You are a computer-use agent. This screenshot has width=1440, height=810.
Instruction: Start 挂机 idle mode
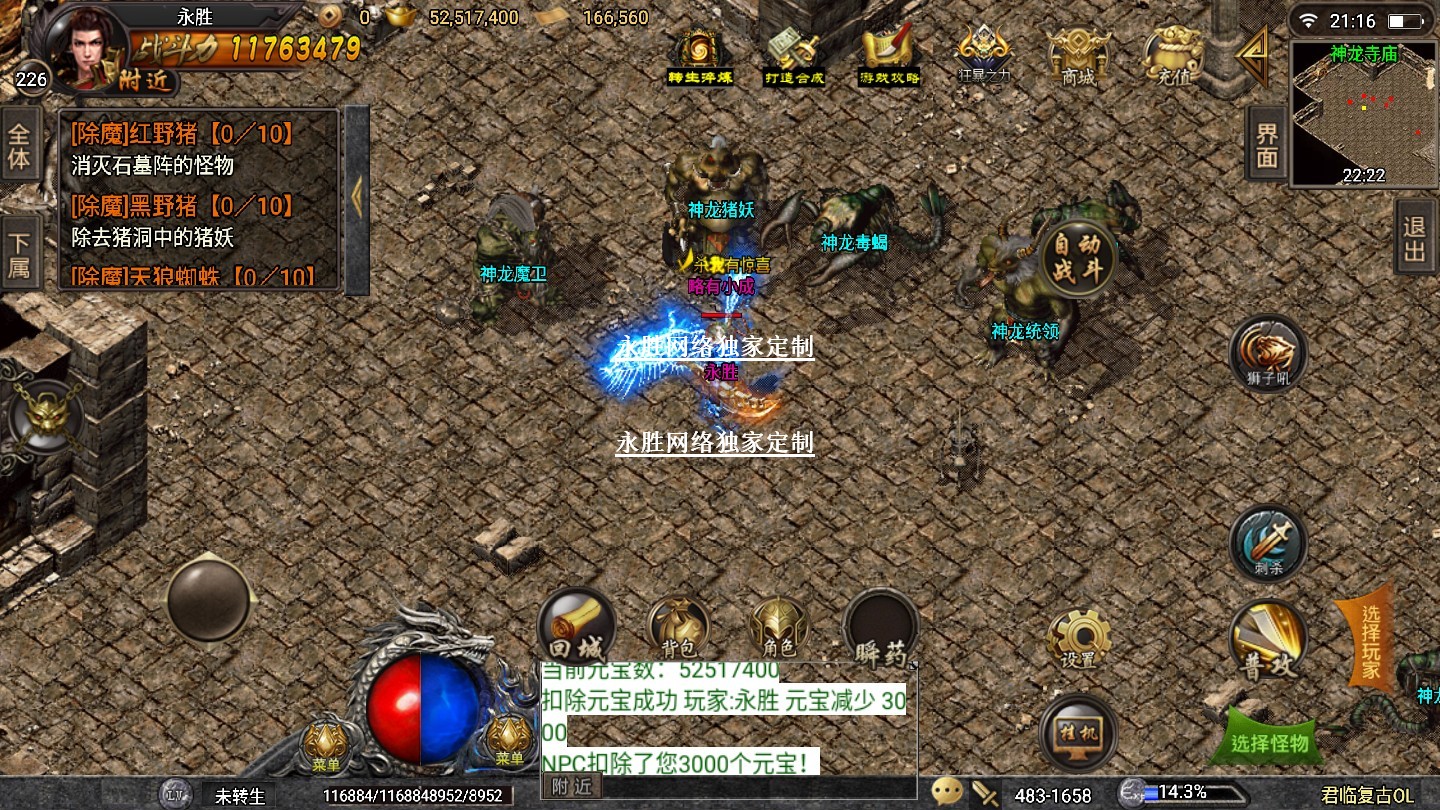point(1078,733)
